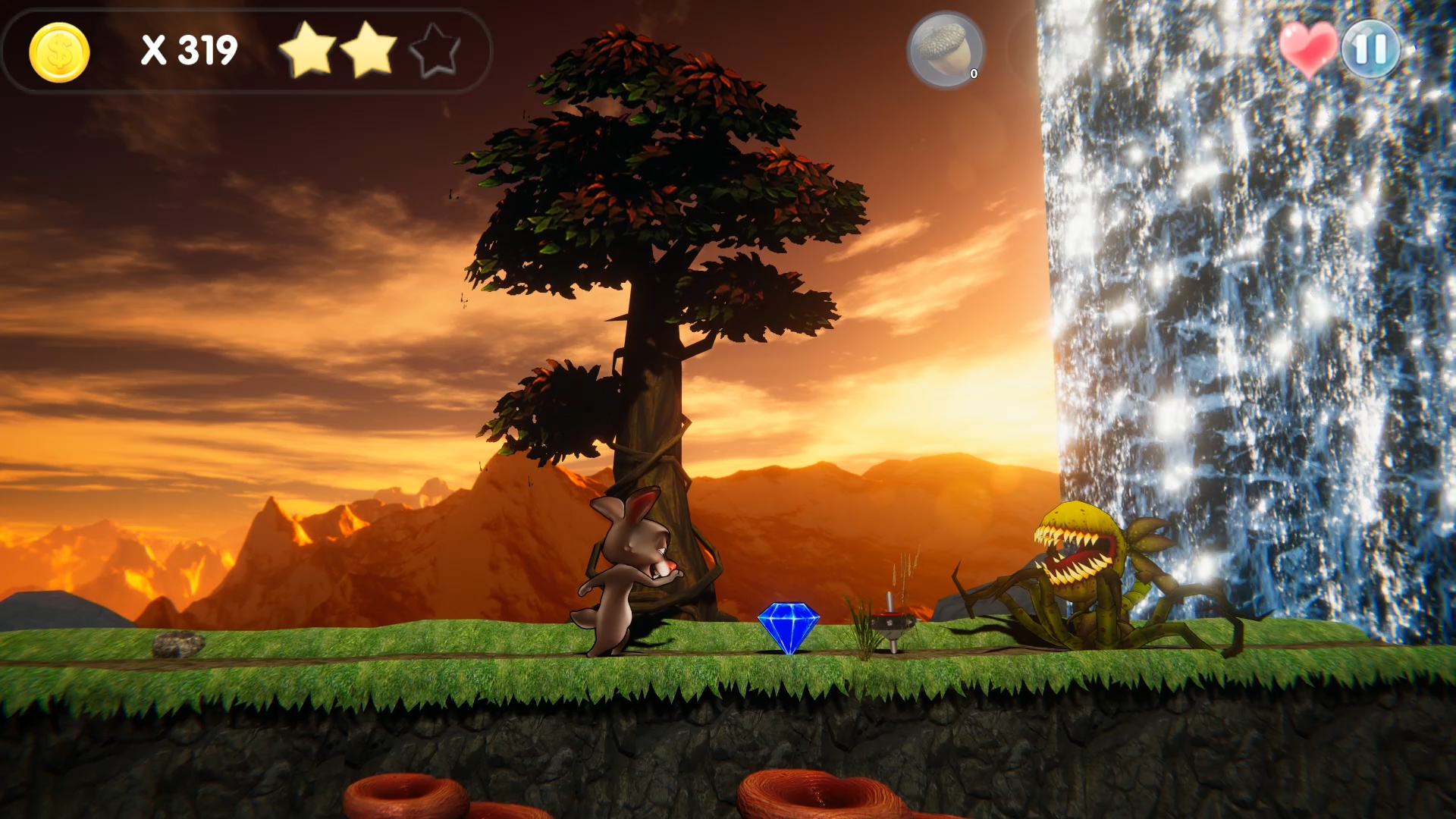Collect the blue diamond gem
This screenshot has width=1456, height=819.
click(791, 624)
